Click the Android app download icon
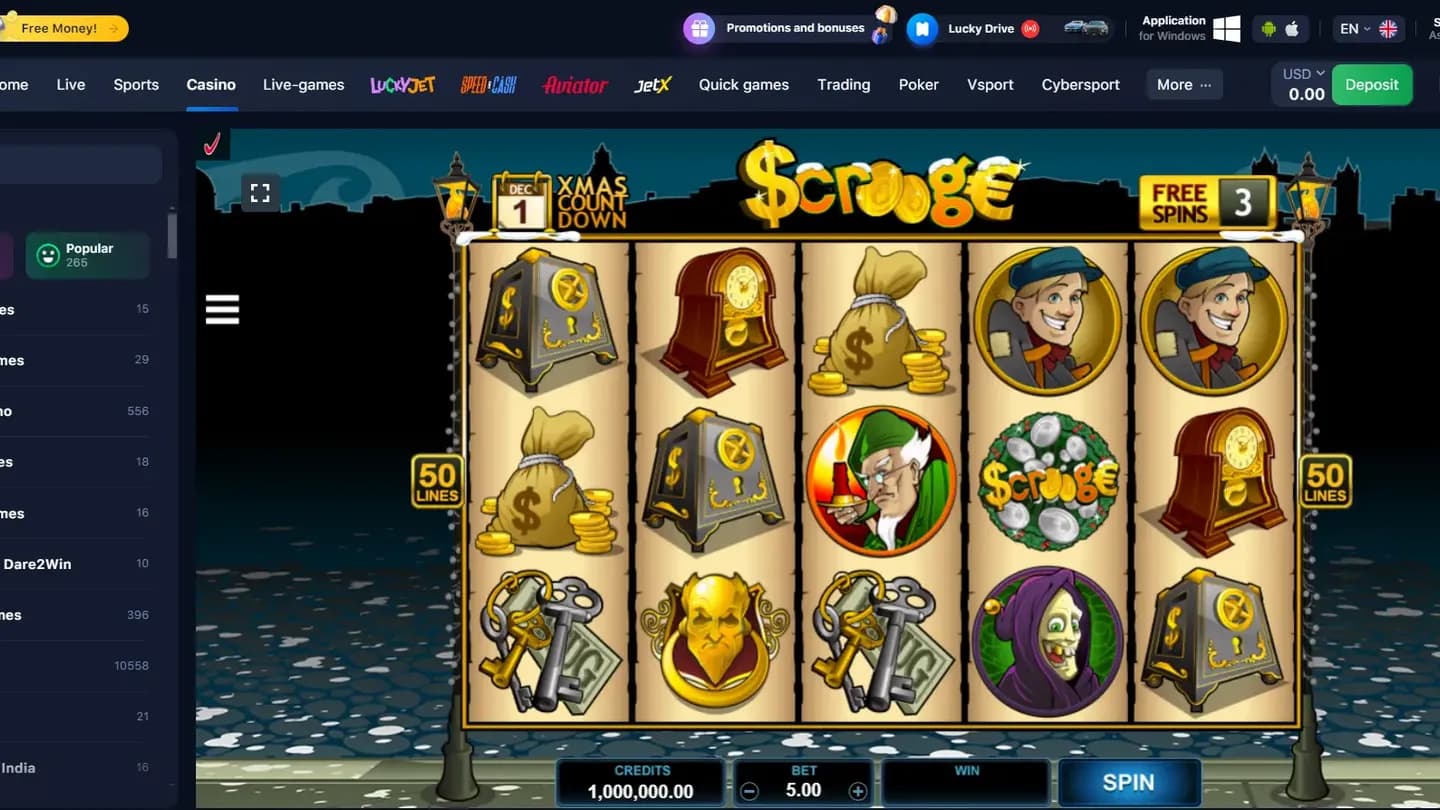The image size is (1440, 810). coord(1269,28)
